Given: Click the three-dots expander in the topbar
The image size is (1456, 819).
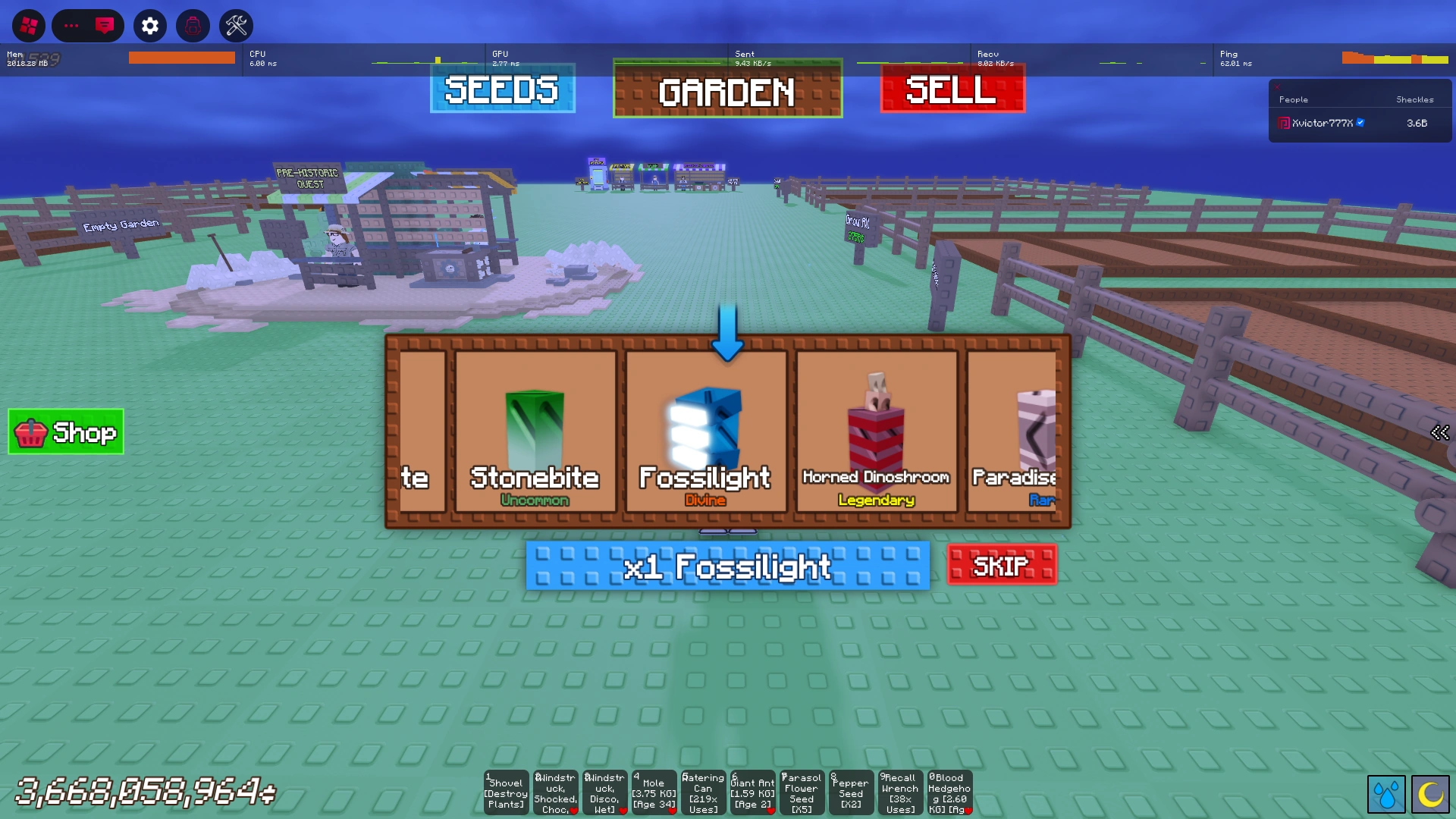Looking at the screenshot, I should click(72, 25).
